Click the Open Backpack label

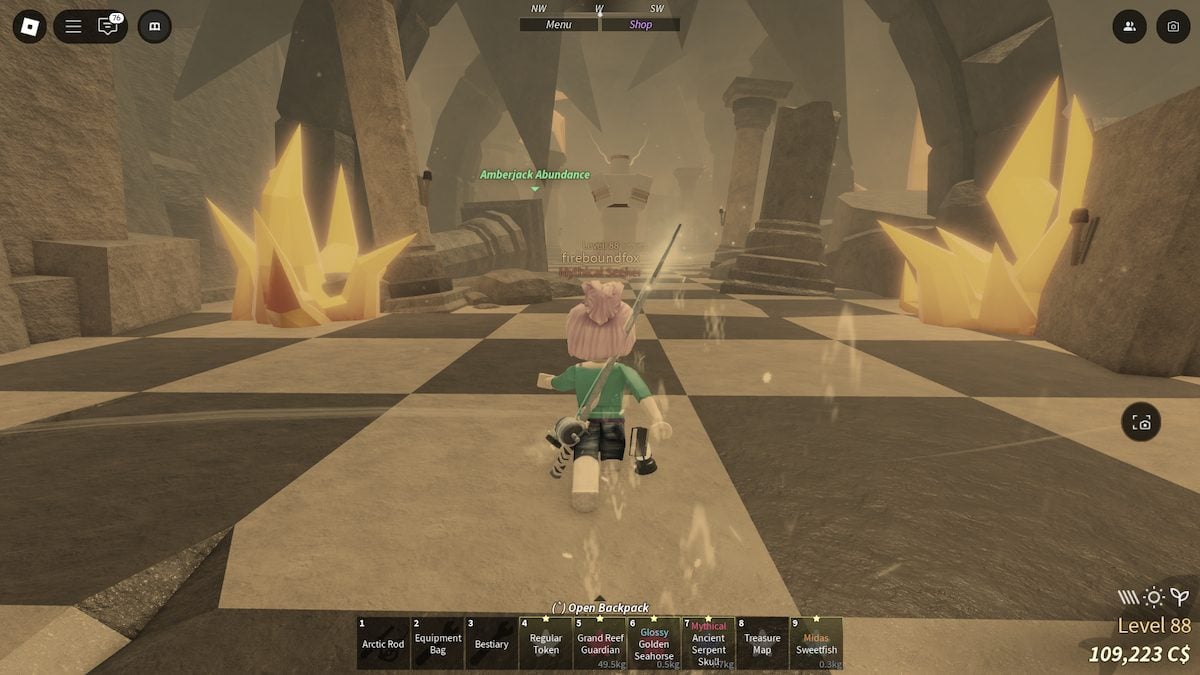pyautogui.click(x=600, y=607)
